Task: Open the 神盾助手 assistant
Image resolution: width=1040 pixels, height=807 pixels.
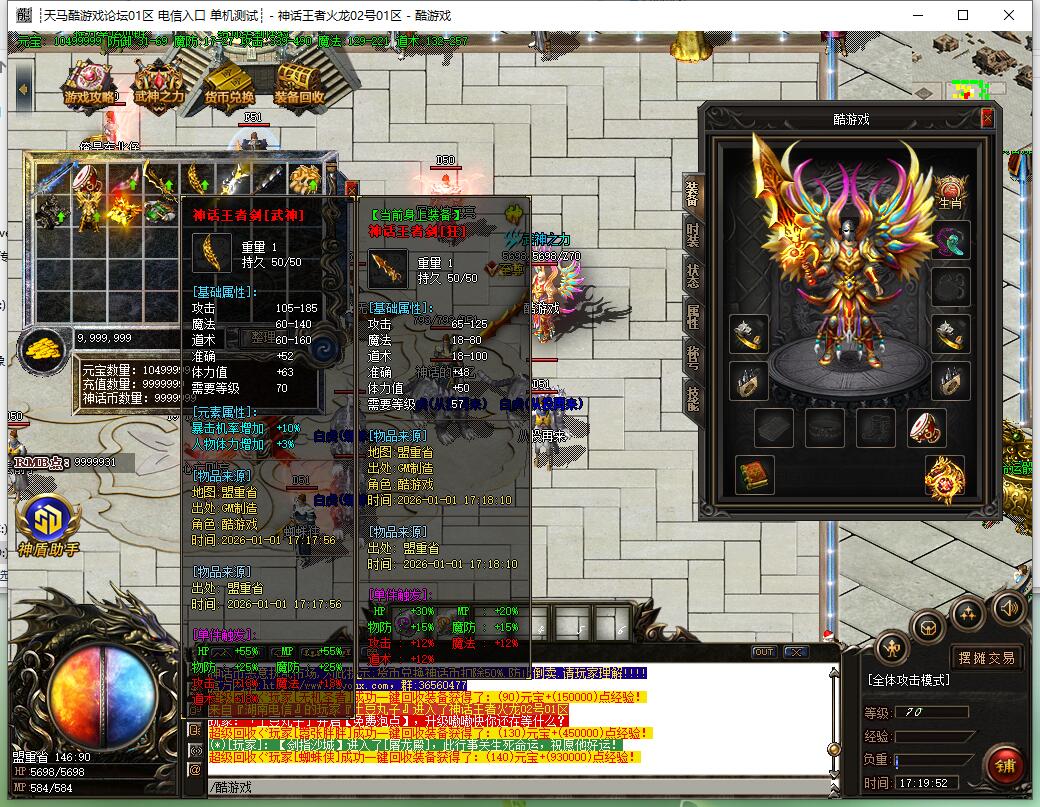Action: [x=48, y=523]
